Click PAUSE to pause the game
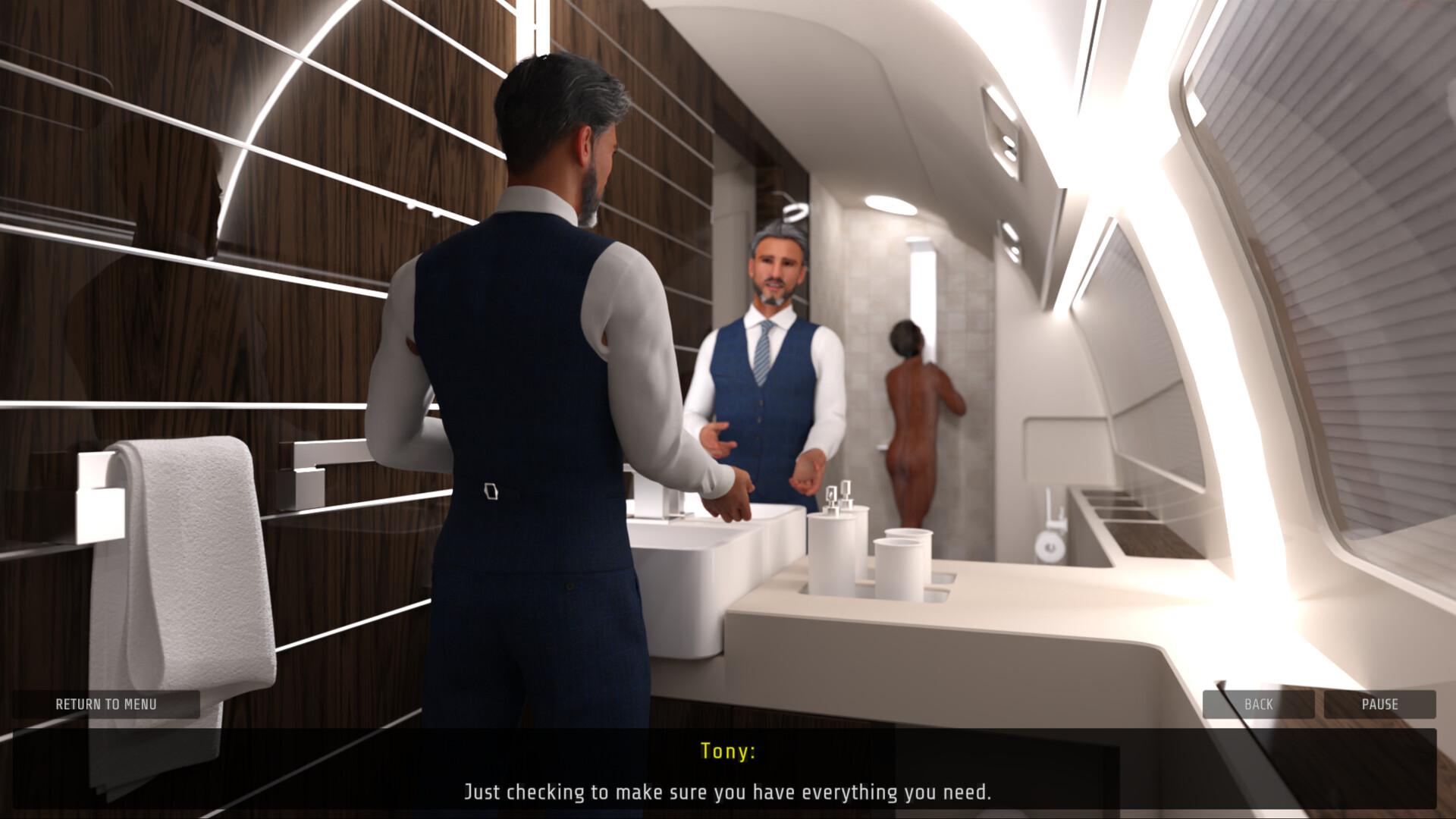1456x819 pixels. 1380,704
